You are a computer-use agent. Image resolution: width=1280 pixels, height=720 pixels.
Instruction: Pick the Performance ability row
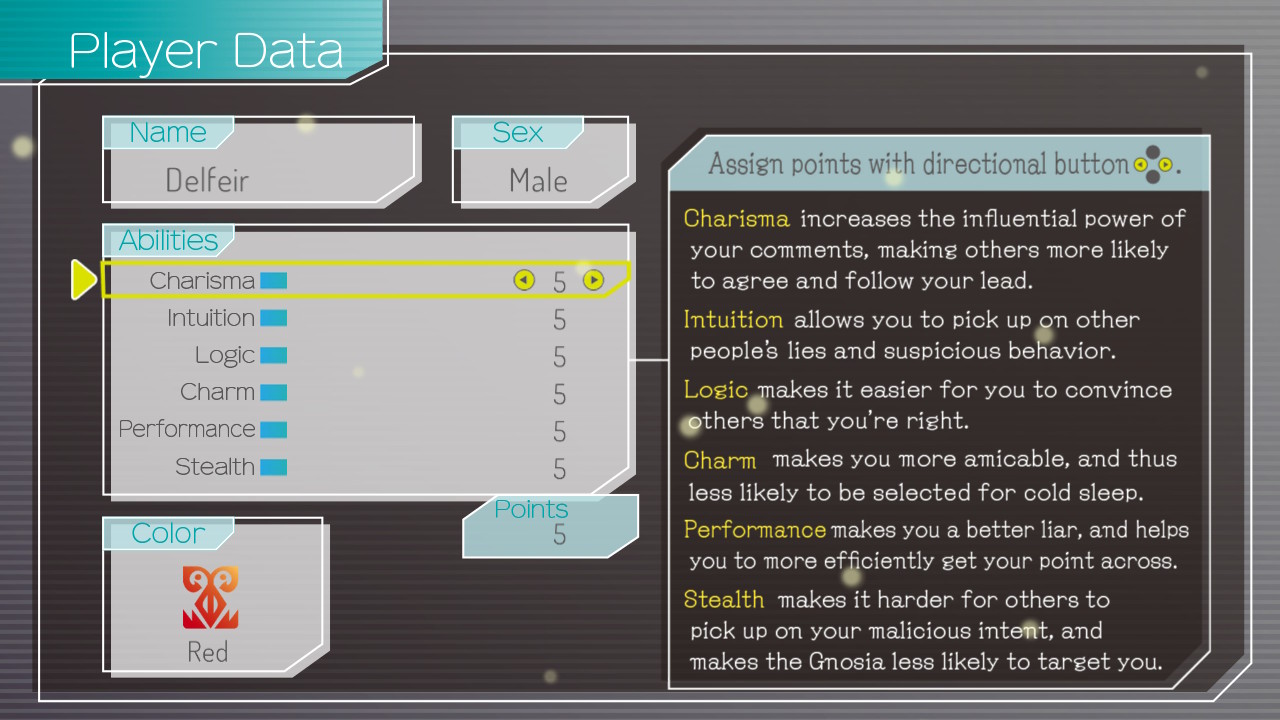pos(188,429)
